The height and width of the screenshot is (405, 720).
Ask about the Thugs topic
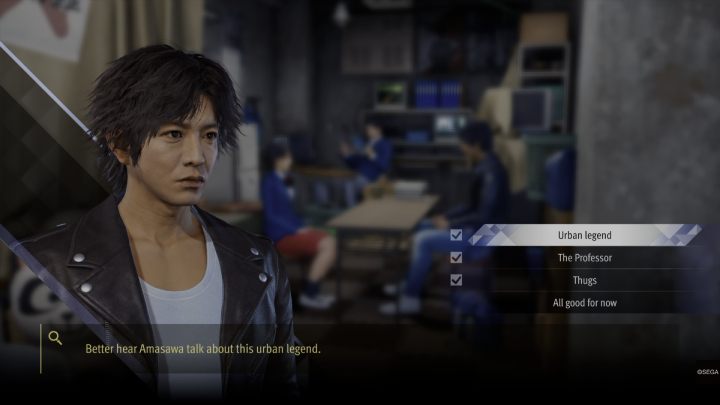584,280
